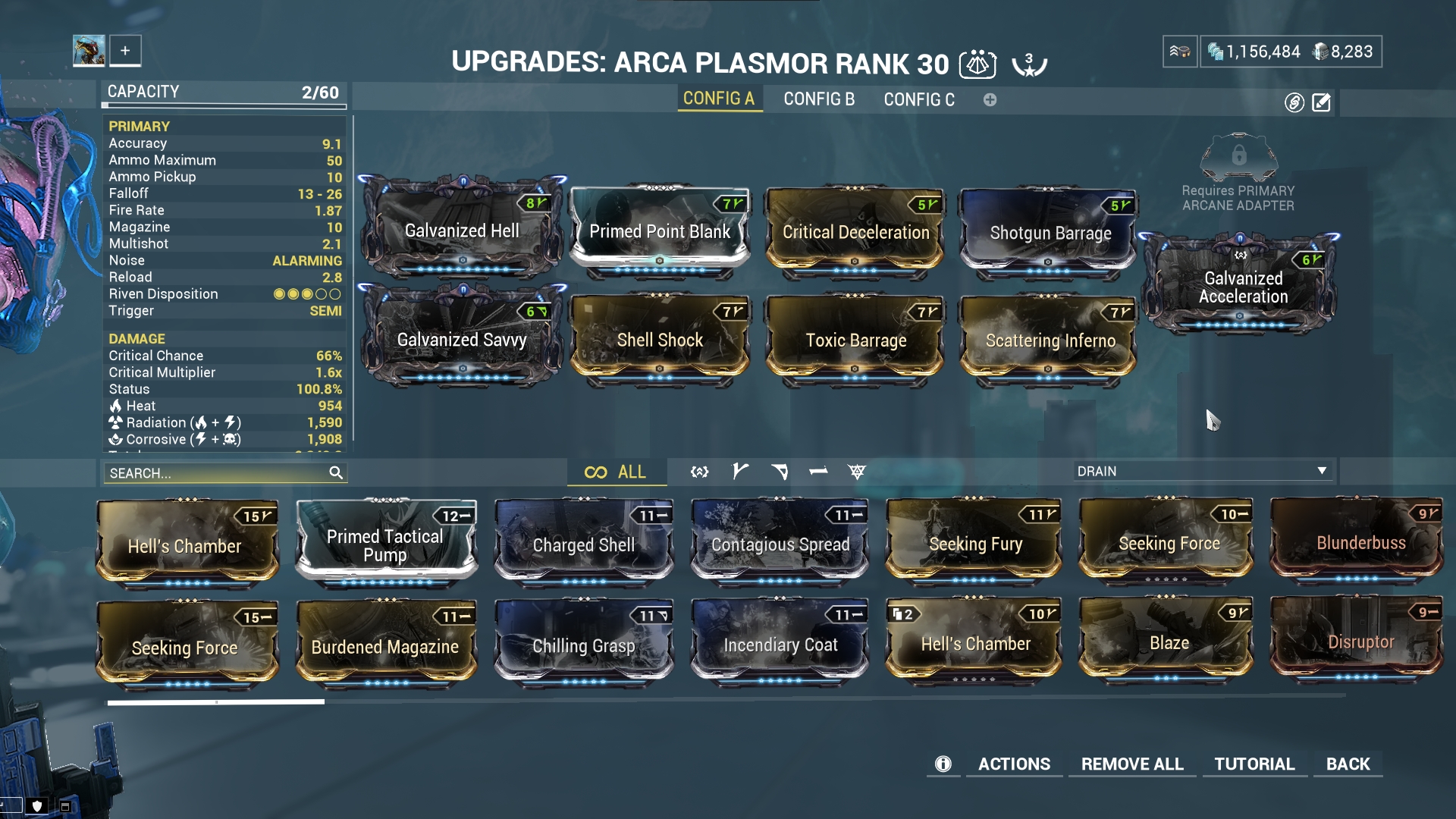Toggle the aura-style bracket polarity filter
This screenshot has width=1456, height=819.
(x=698, y=471)
